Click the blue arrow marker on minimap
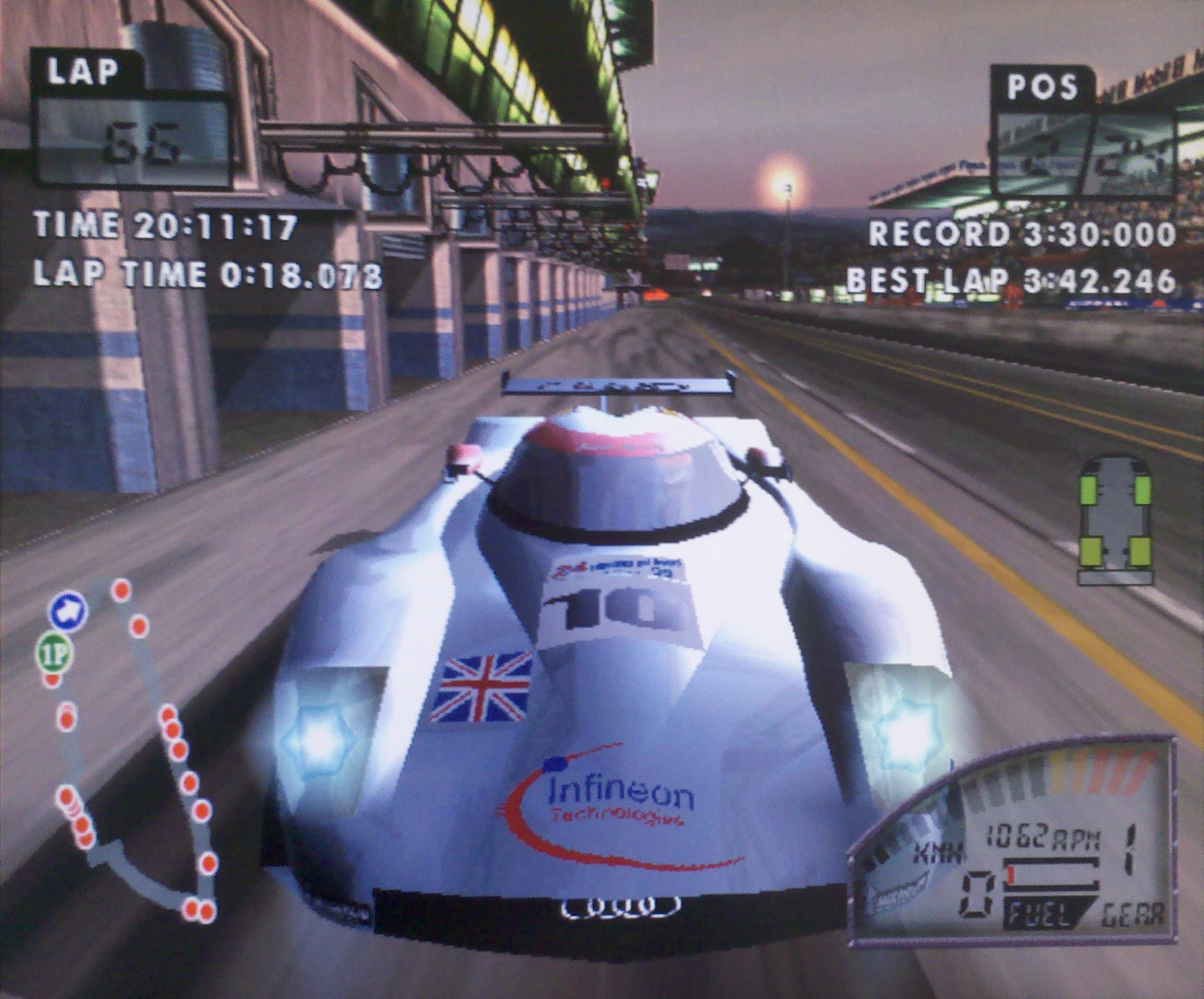Screen dimensions: 1204x999 (69, 611)
